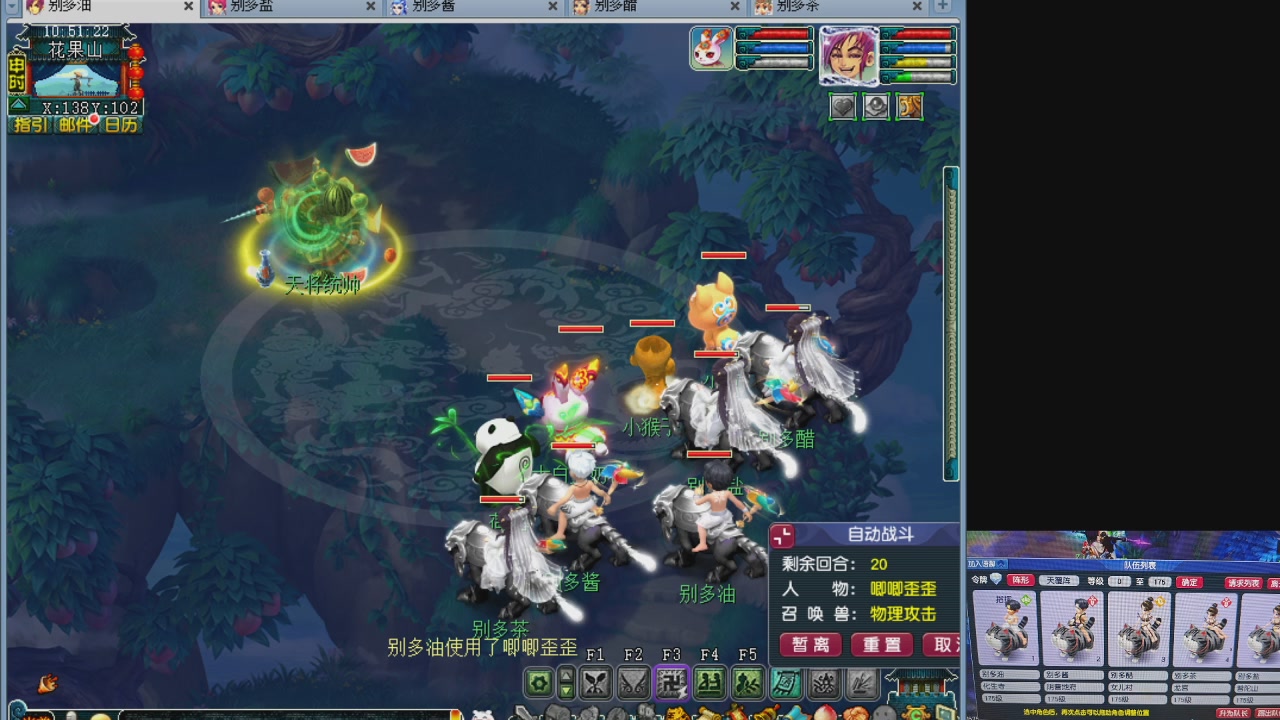
Task: Click 暂离 in the auto-battle panel
Action: 810,645
